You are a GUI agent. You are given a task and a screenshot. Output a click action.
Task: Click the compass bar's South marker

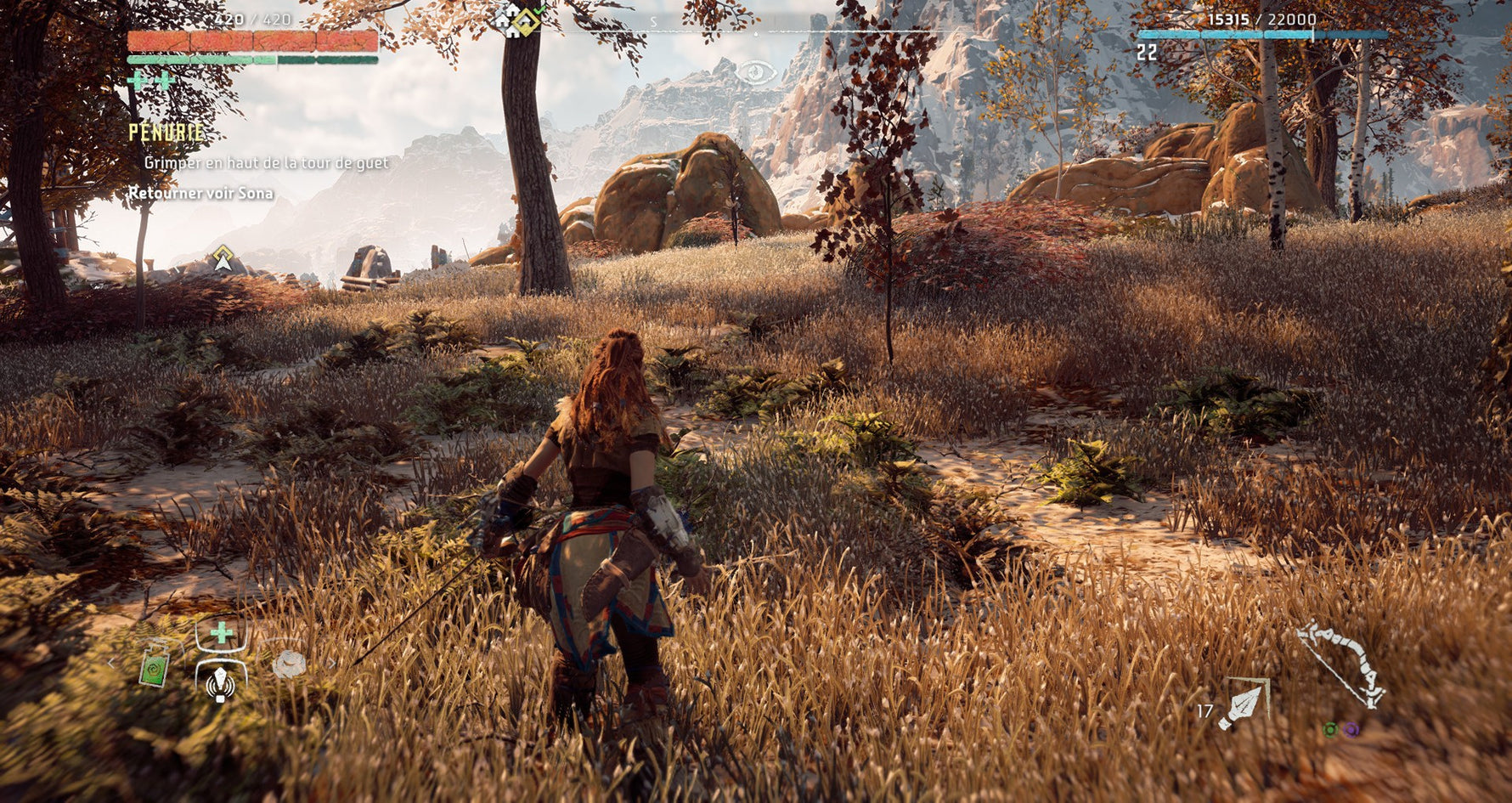(653, 22)
